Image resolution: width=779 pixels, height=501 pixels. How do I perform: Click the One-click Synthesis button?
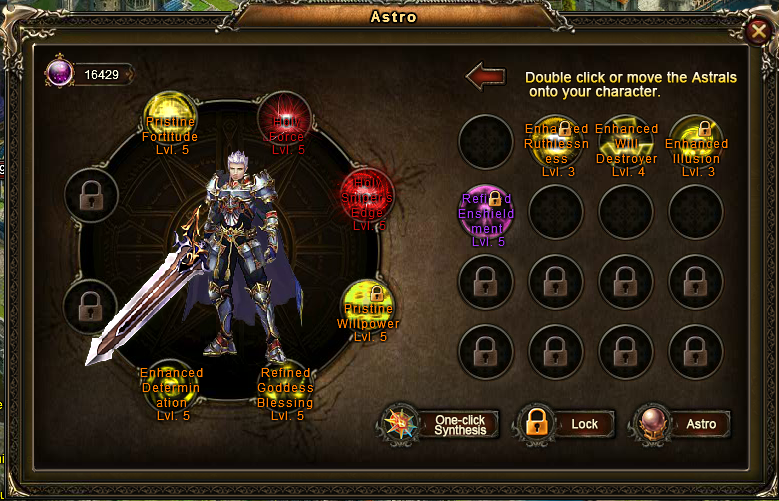441,424
